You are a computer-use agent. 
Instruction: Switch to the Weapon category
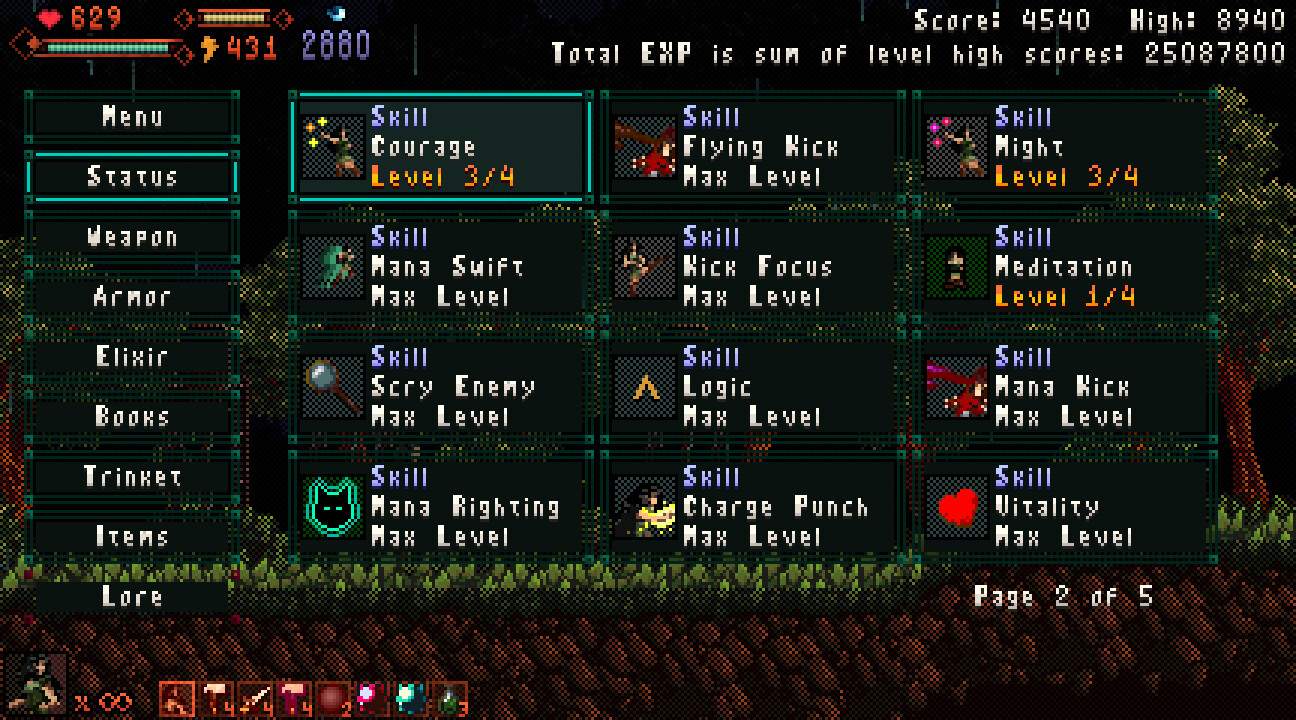(x=132, y=237)
